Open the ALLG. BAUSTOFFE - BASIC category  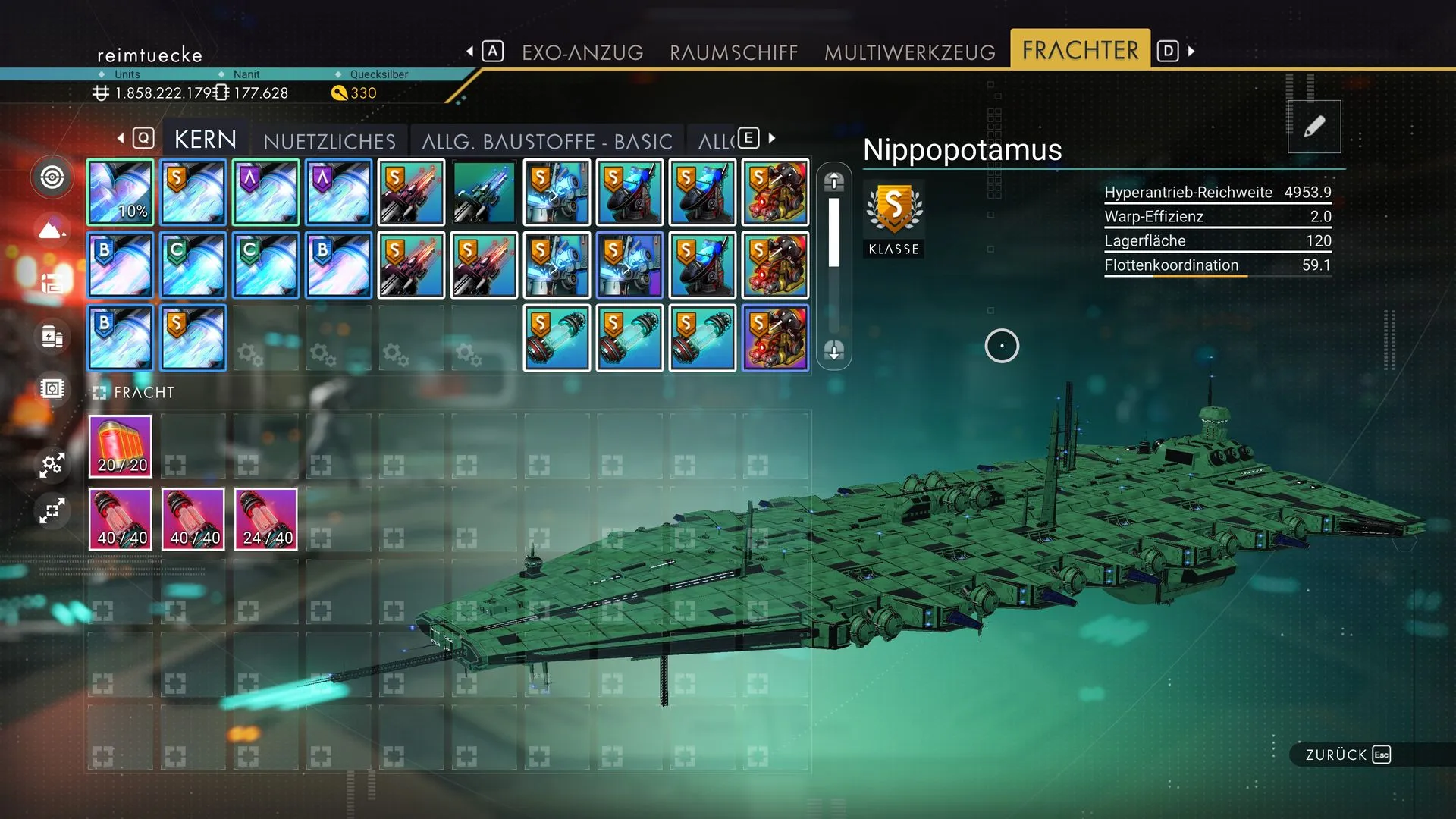(x=547, y=141)
